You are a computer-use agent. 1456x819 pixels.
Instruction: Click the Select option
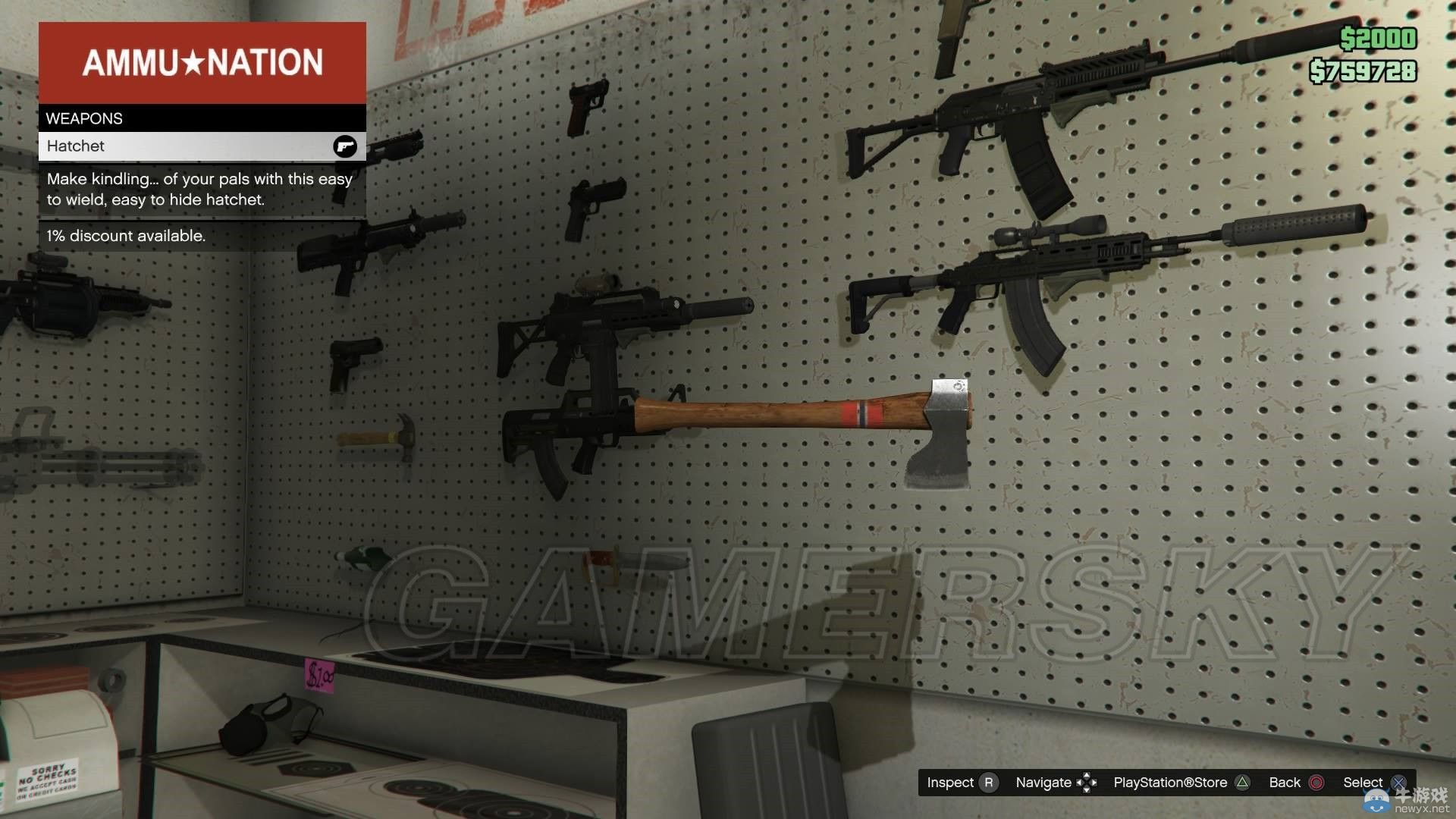coord(1363,782)
